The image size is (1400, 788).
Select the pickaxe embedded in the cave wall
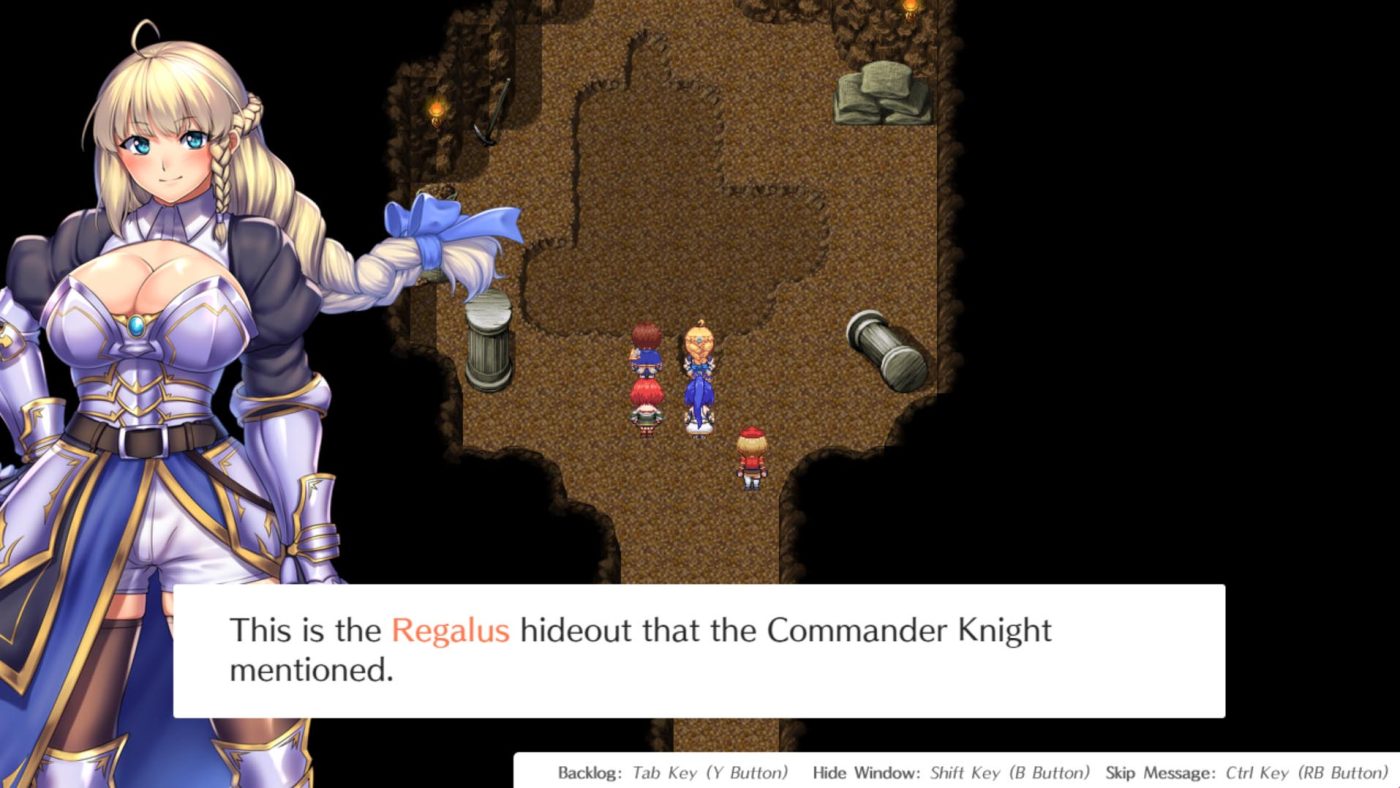click(487, 115)
